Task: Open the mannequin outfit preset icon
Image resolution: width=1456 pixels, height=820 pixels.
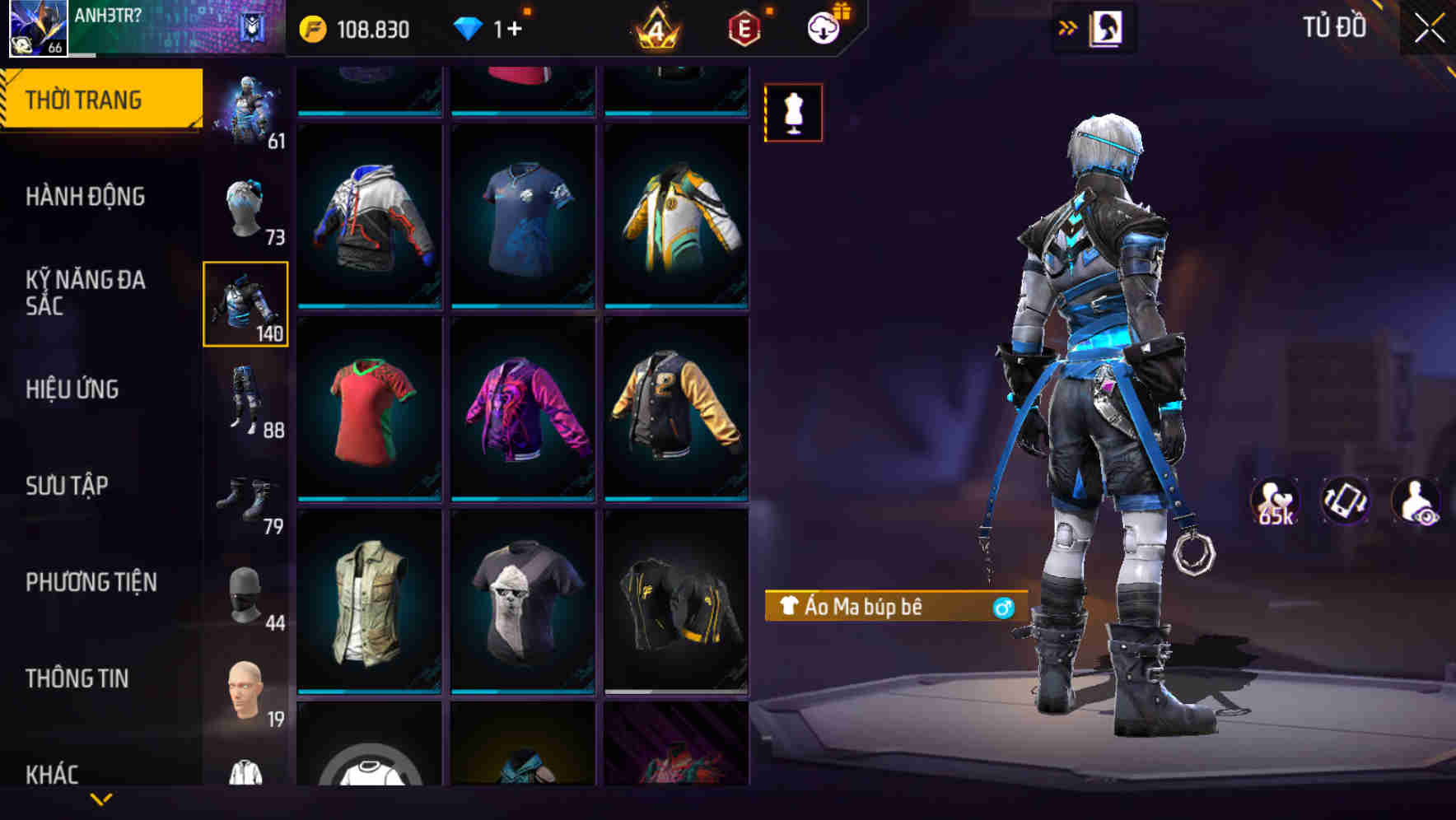Action: point(793,112)
